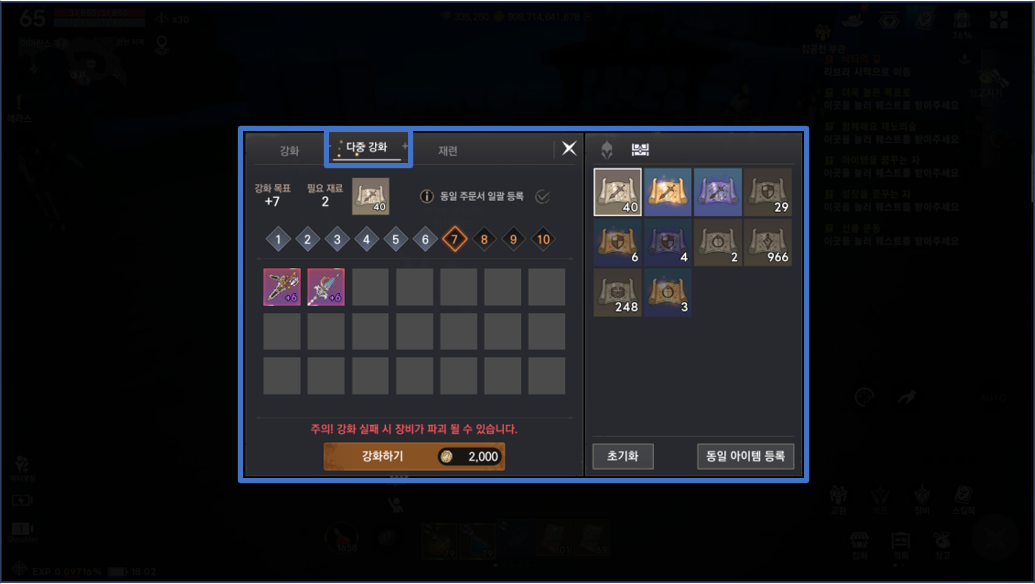This screenshot has height=584, width=1035.
Task: Select the weapon scroll with 40 count
Action: pos(618,192)
